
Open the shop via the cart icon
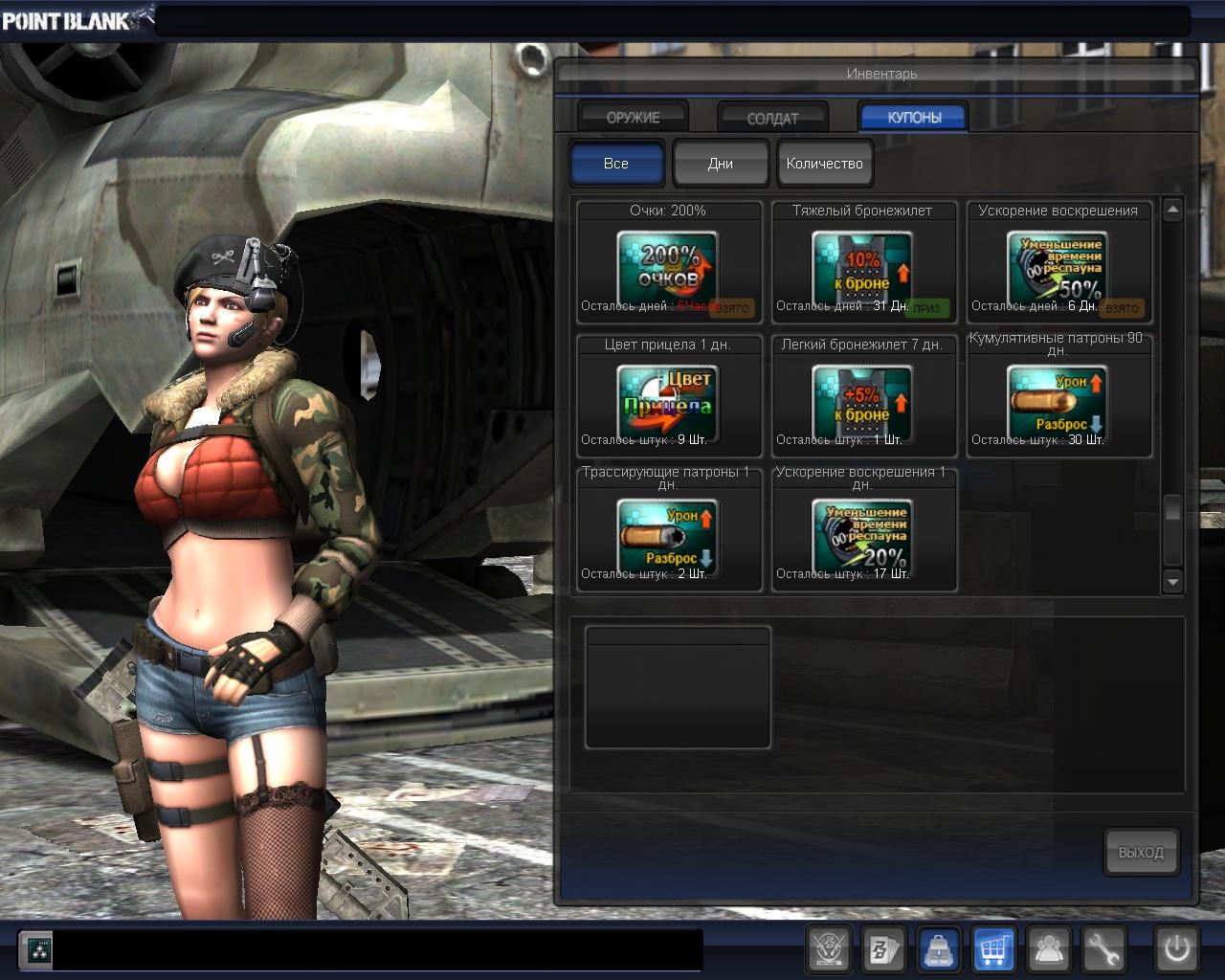pyautogui.click(x=993, y=949)
